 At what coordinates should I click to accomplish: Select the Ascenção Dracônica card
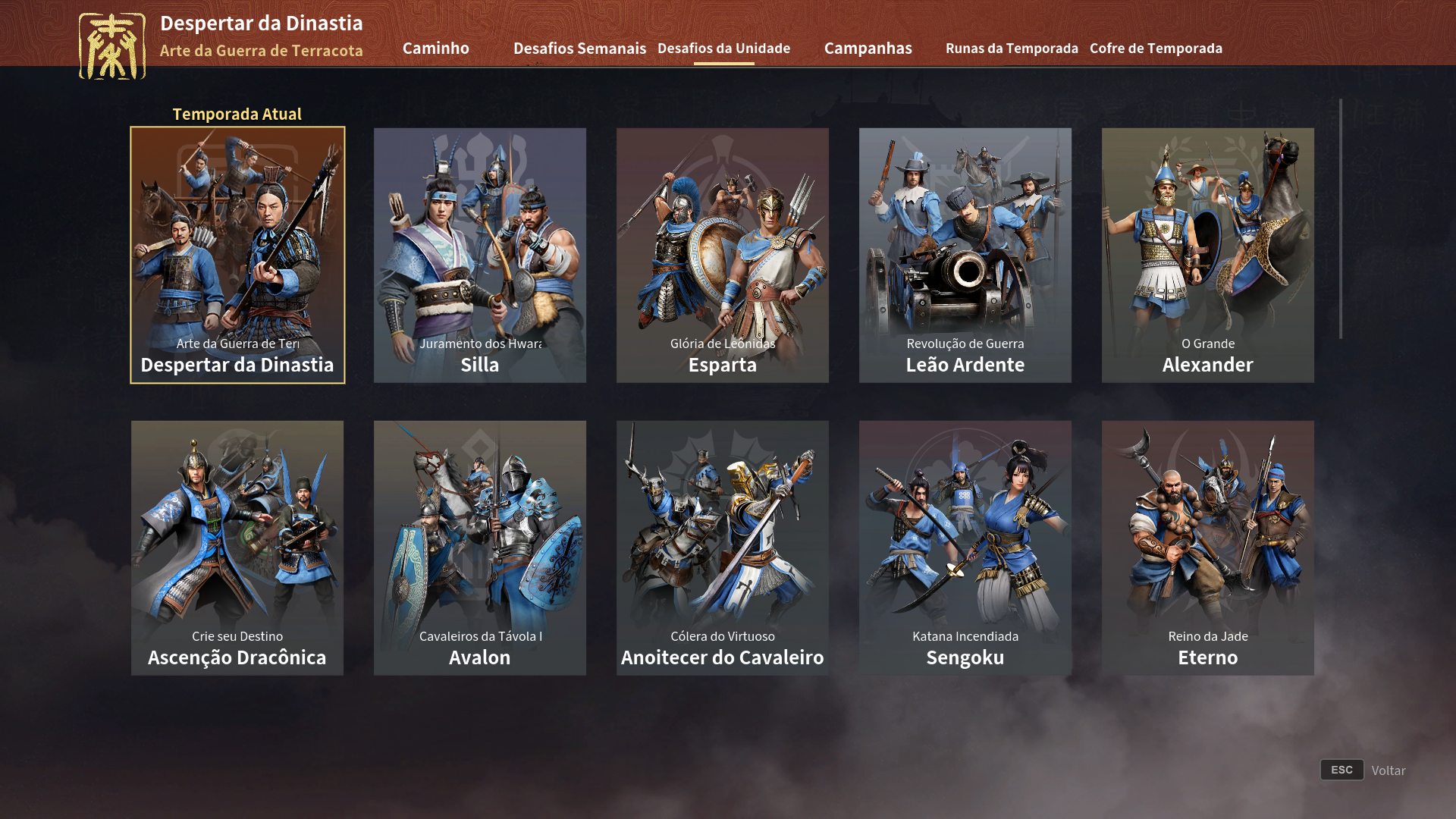click(x=237, y=548)
